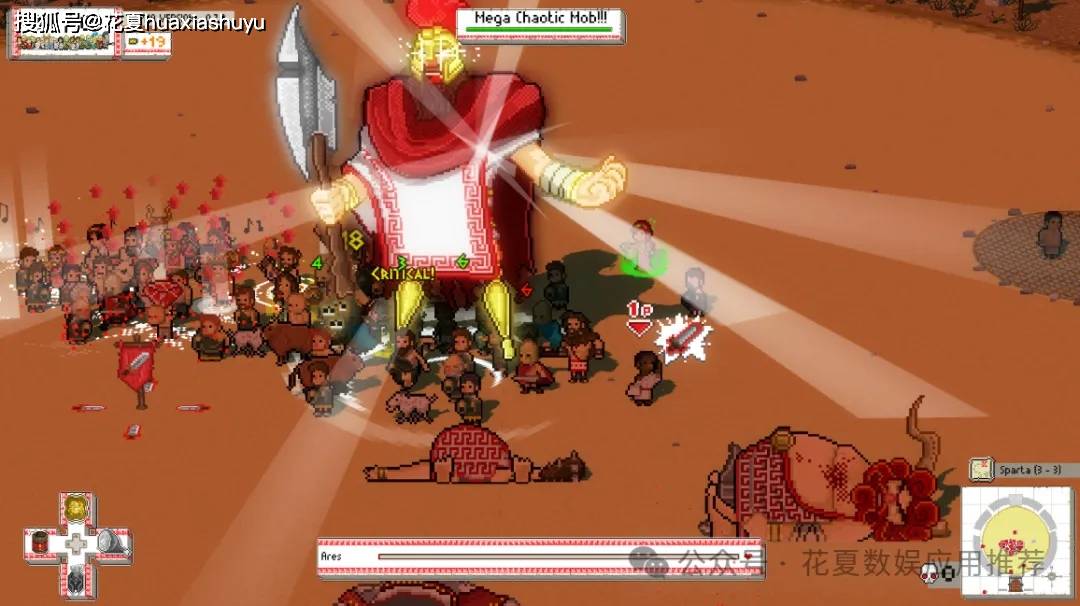Viewport: 1080px width, 606px height.
Task: Activate the silver horn item slot
Action: point(108,543)
